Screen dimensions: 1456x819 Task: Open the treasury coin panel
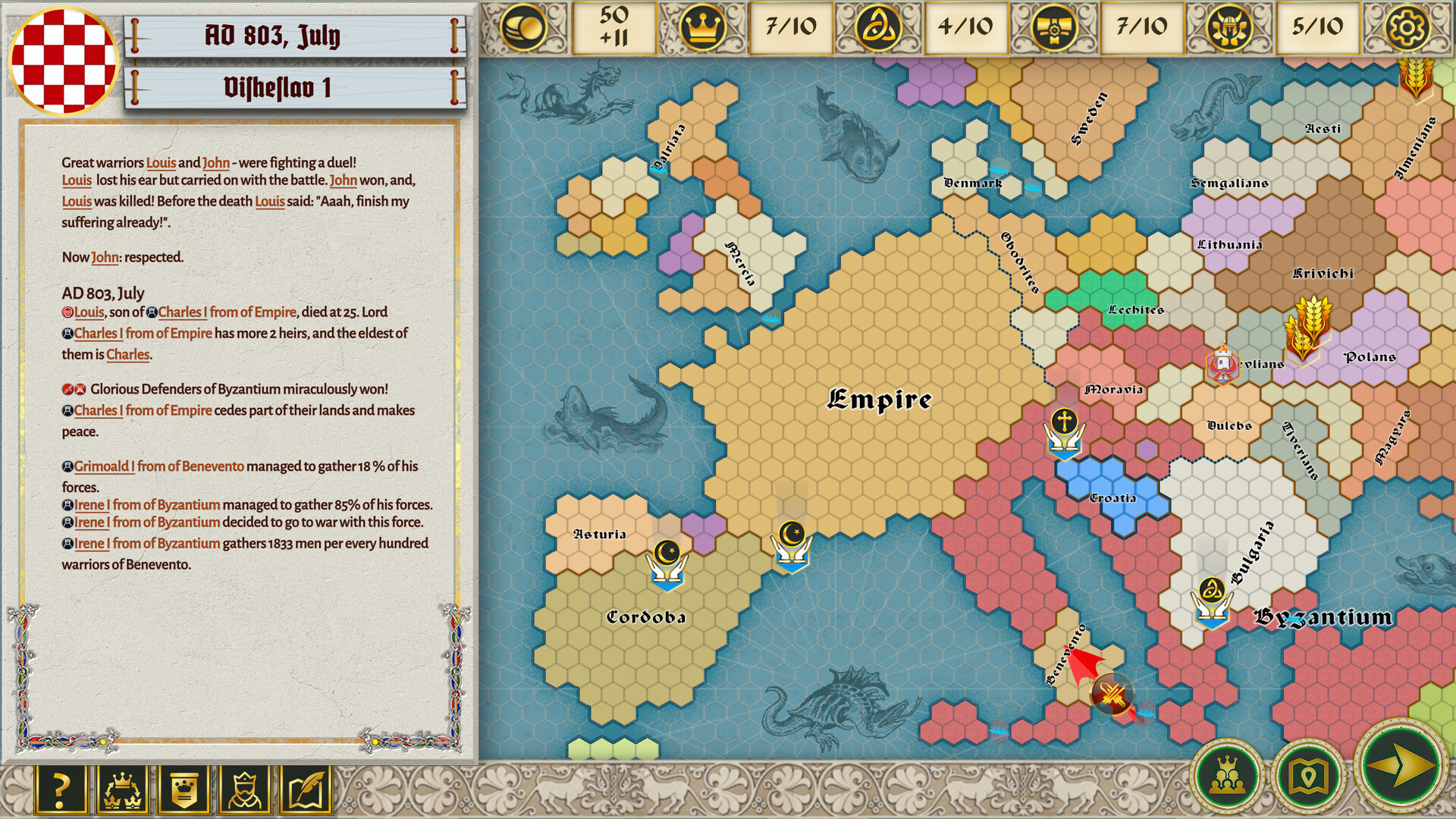522,27
